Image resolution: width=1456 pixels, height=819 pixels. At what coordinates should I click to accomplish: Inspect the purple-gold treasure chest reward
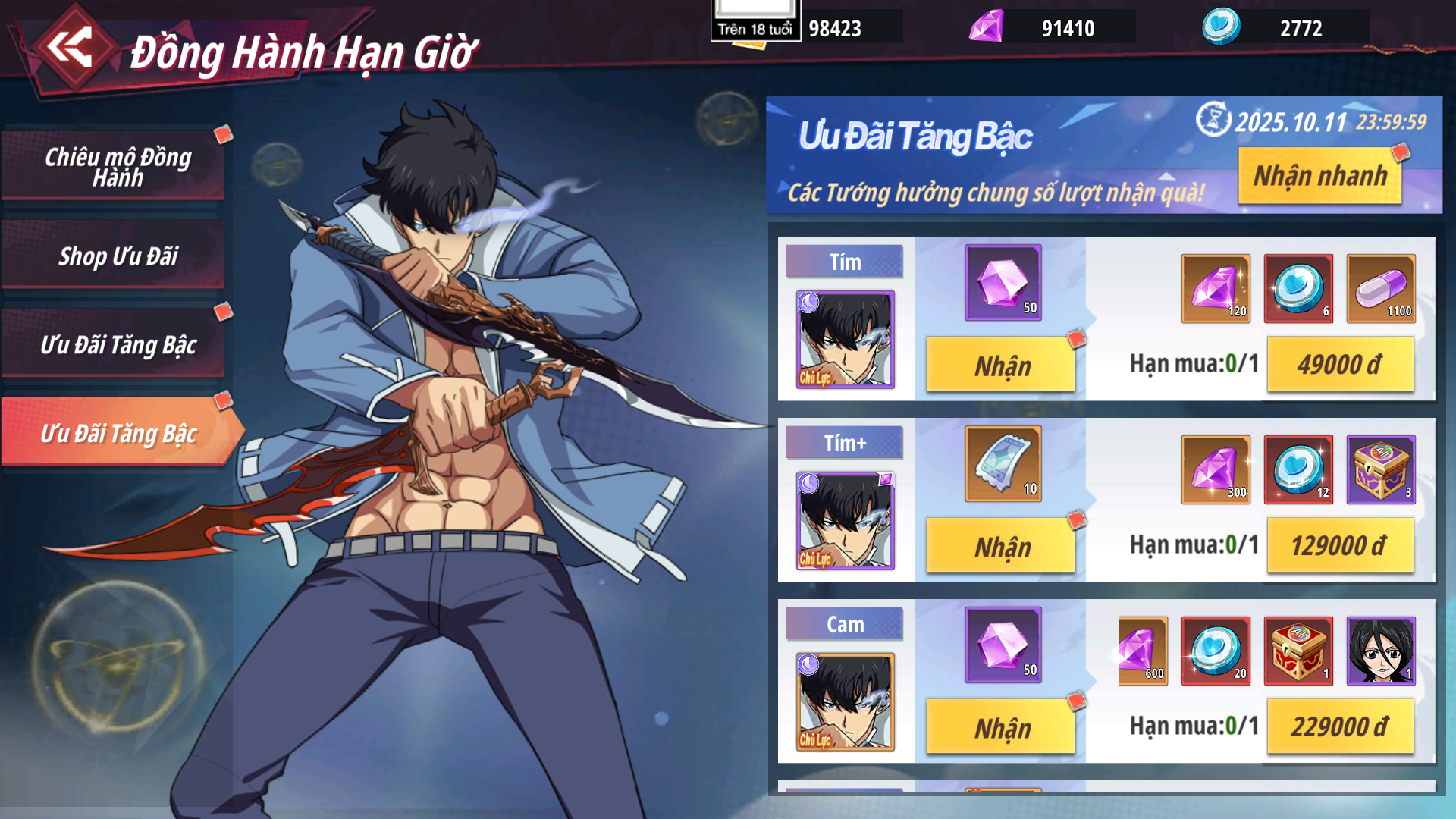1381,470
